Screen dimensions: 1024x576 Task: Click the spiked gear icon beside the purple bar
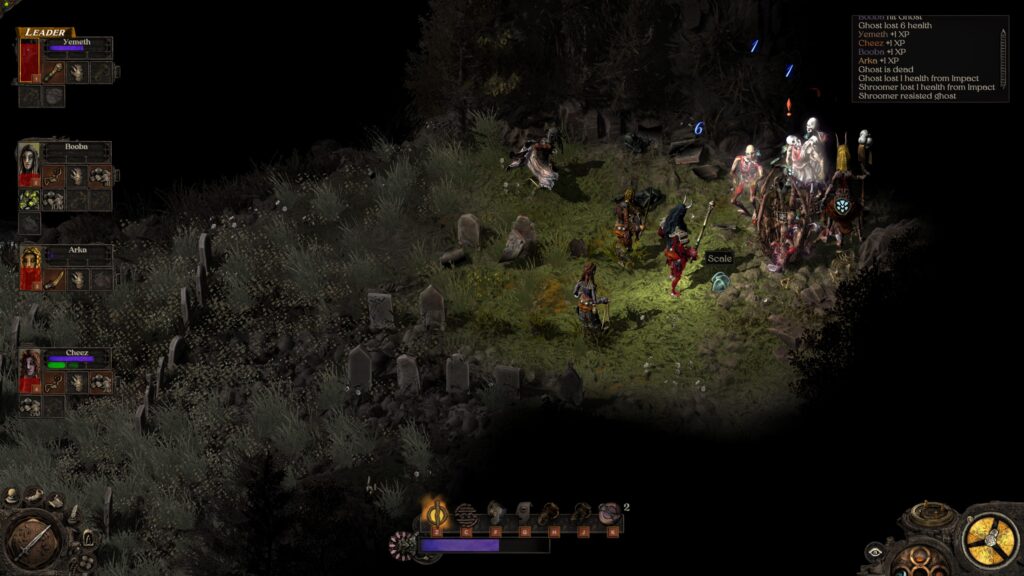coord(402,544)
